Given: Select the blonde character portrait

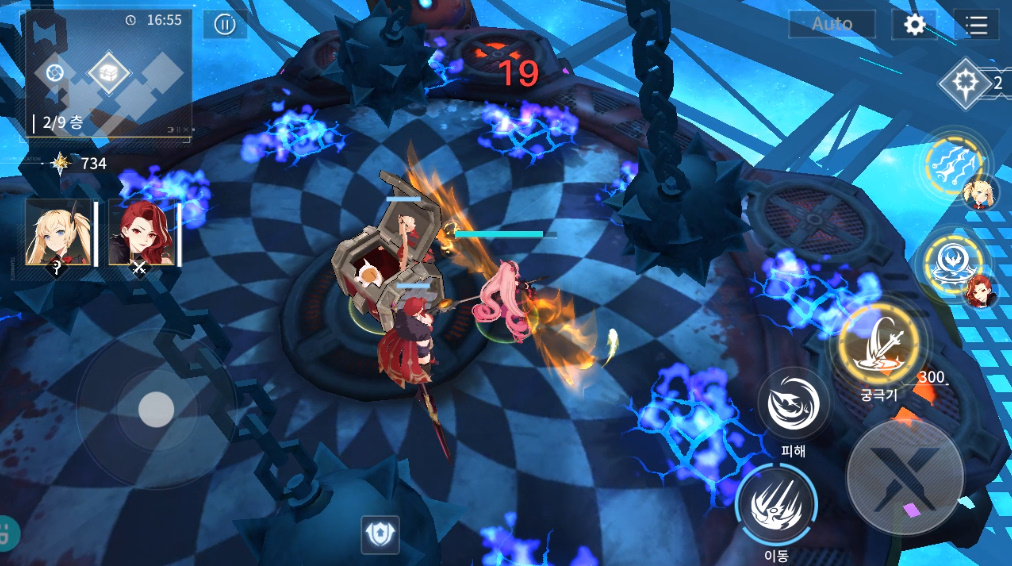Looking at the screenshot, I should coord(59,232).
